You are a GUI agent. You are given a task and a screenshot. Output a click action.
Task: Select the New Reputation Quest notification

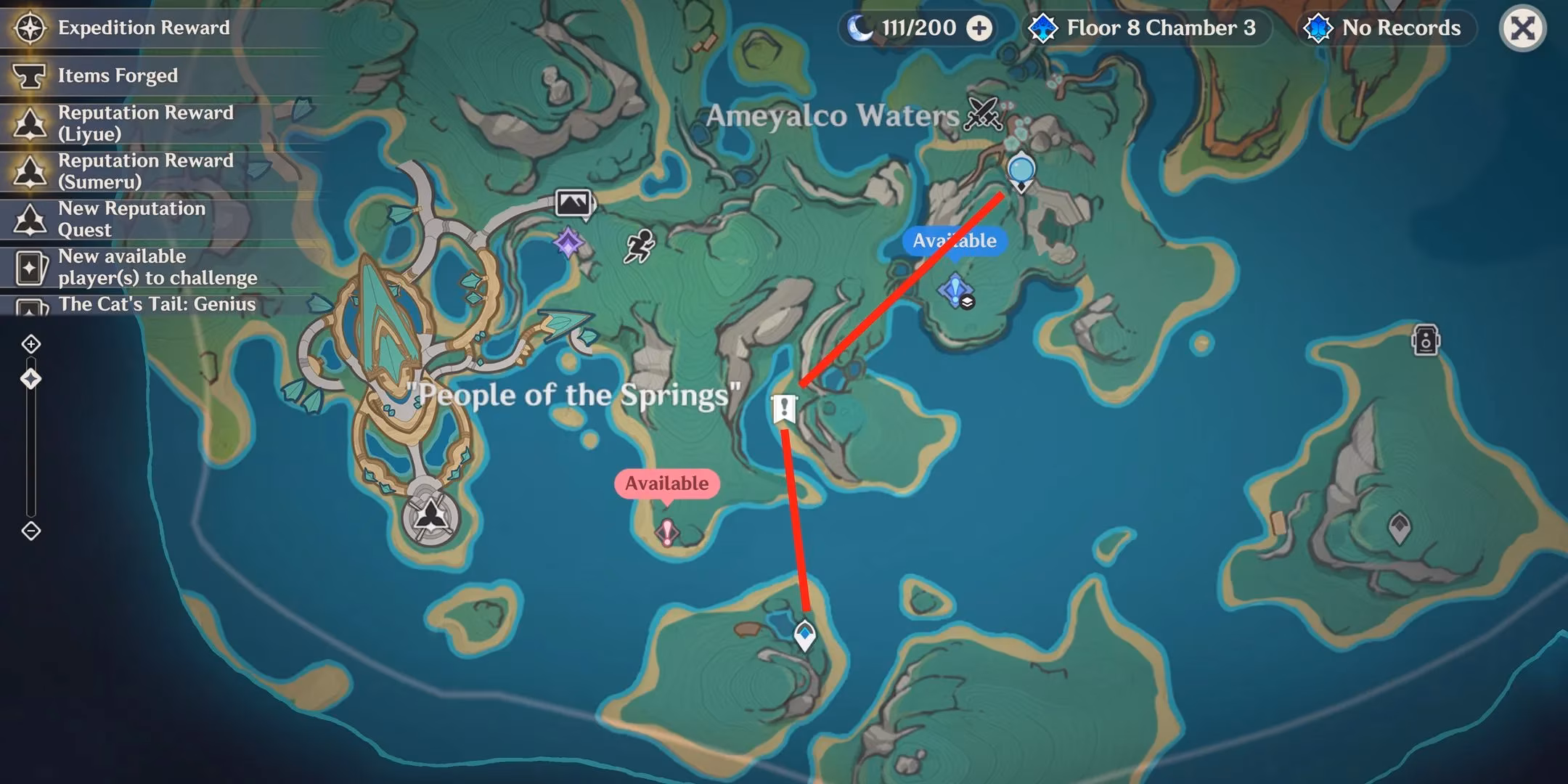tap(131, 219)
